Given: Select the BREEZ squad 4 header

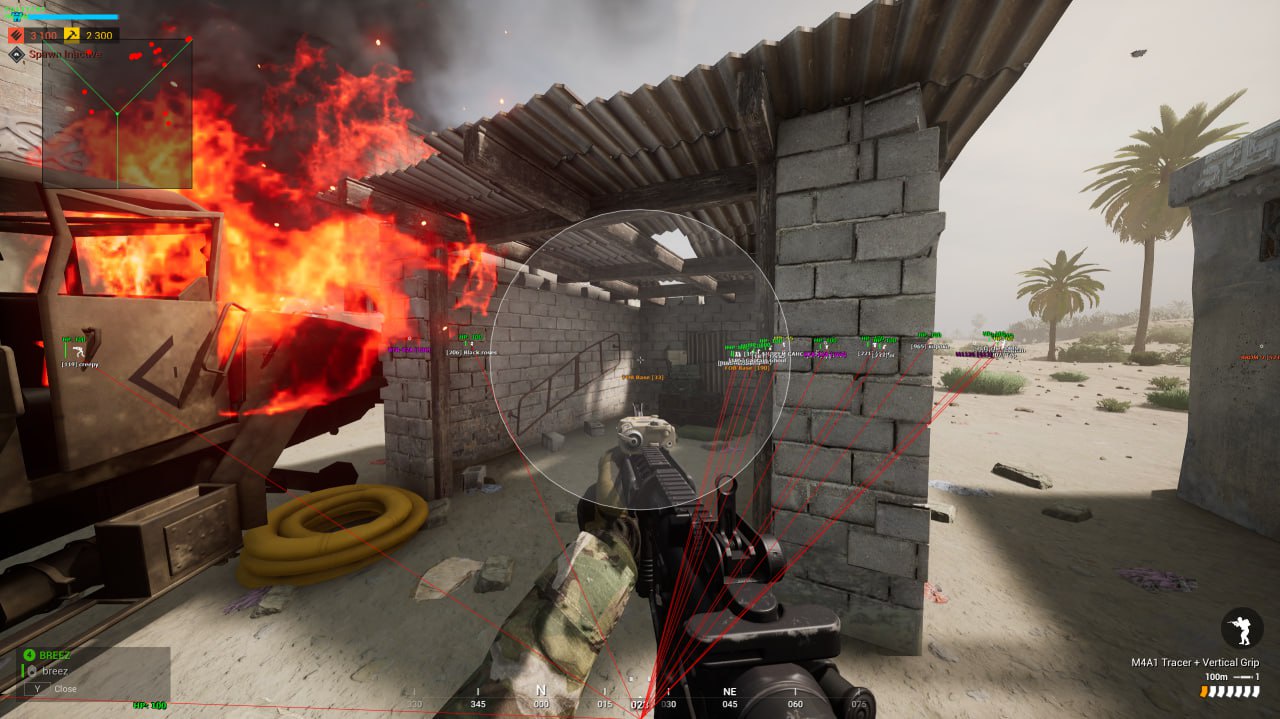Looking at the screenshot, I should pos(55,655).
